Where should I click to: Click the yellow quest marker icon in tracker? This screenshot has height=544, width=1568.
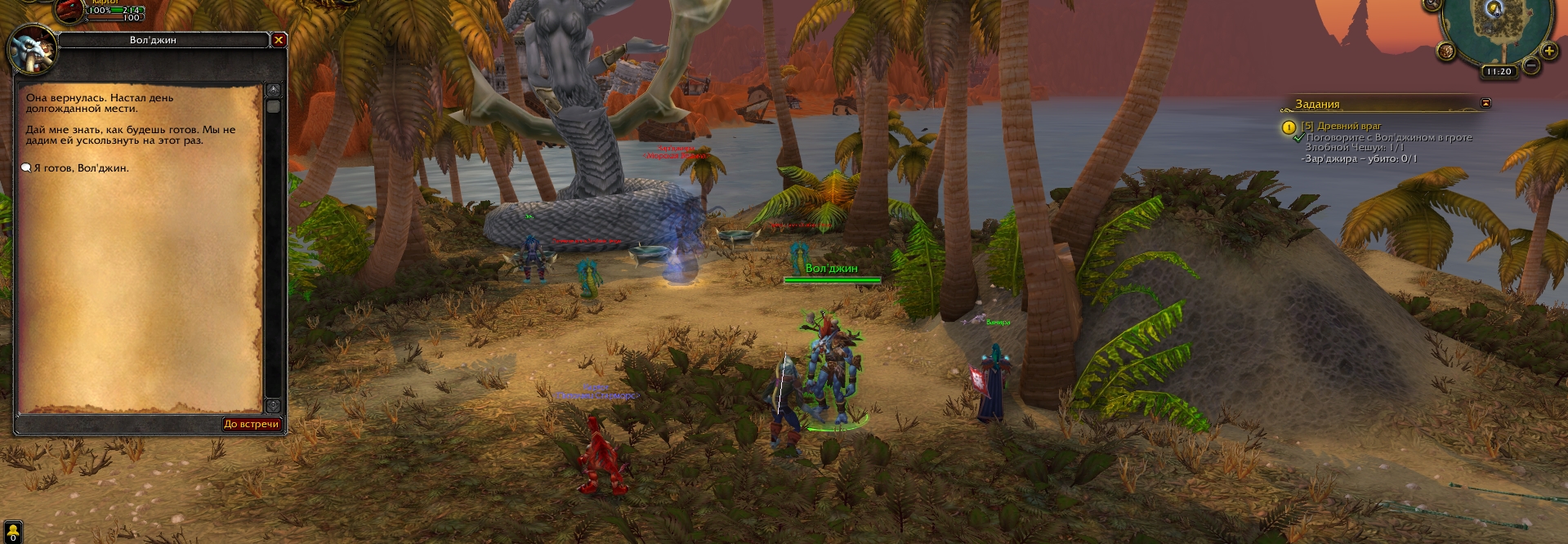point(1289,127)
